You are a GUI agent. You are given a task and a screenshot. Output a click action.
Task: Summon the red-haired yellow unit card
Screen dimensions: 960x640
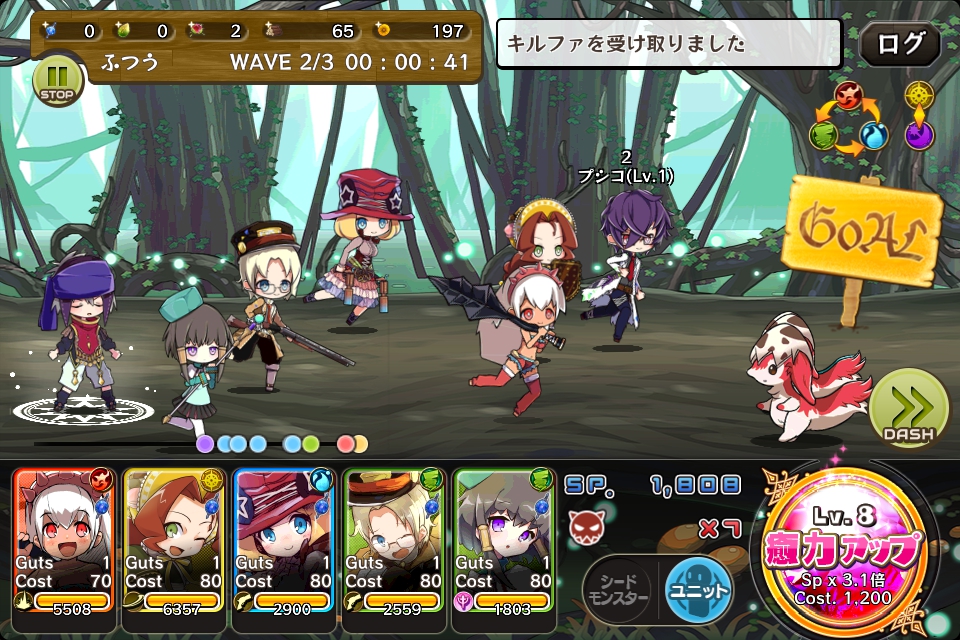pyautogui.click(x=172, y=540)
